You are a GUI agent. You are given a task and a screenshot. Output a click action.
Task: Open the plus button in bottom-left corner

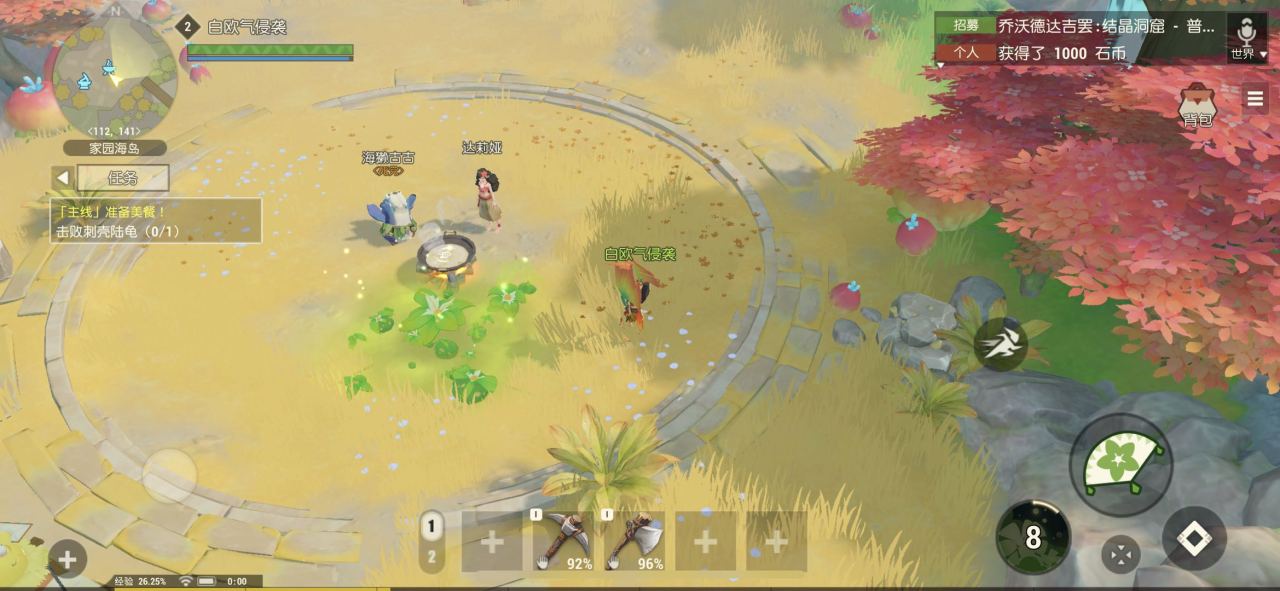click(67, 559)
